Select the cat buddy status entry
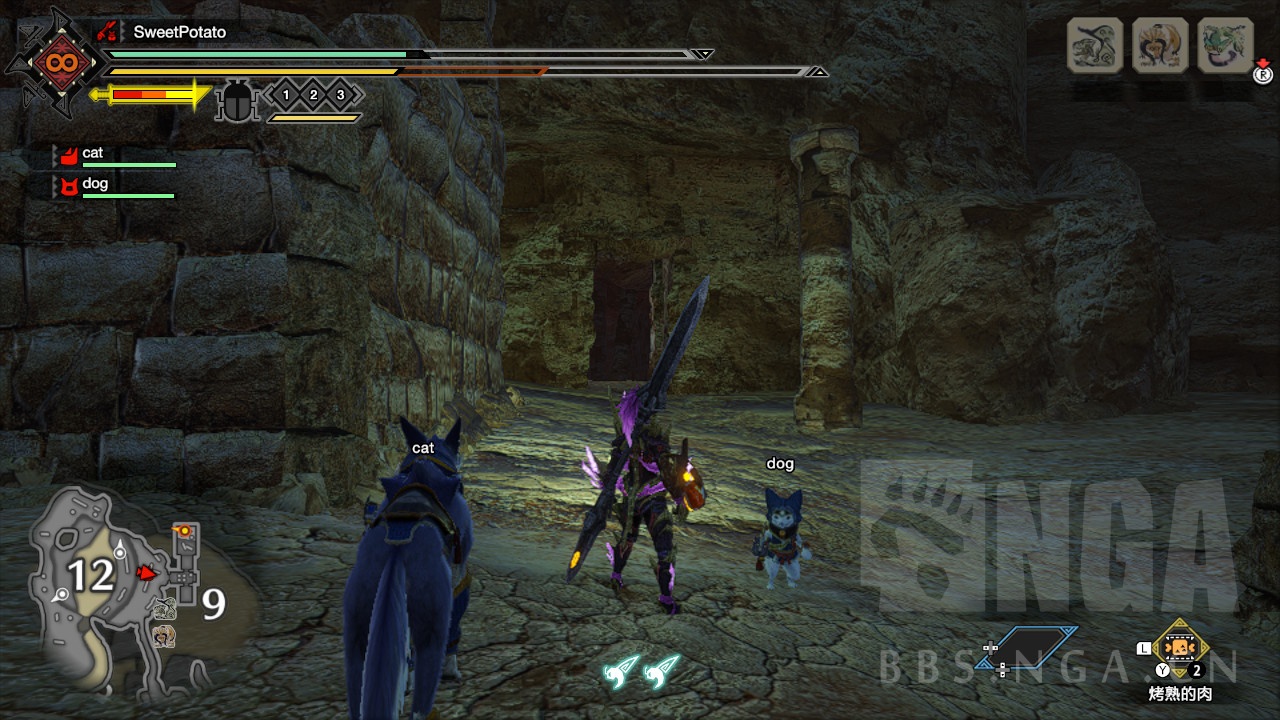Viewport: 1280px width, 720px height. point(113,156)
